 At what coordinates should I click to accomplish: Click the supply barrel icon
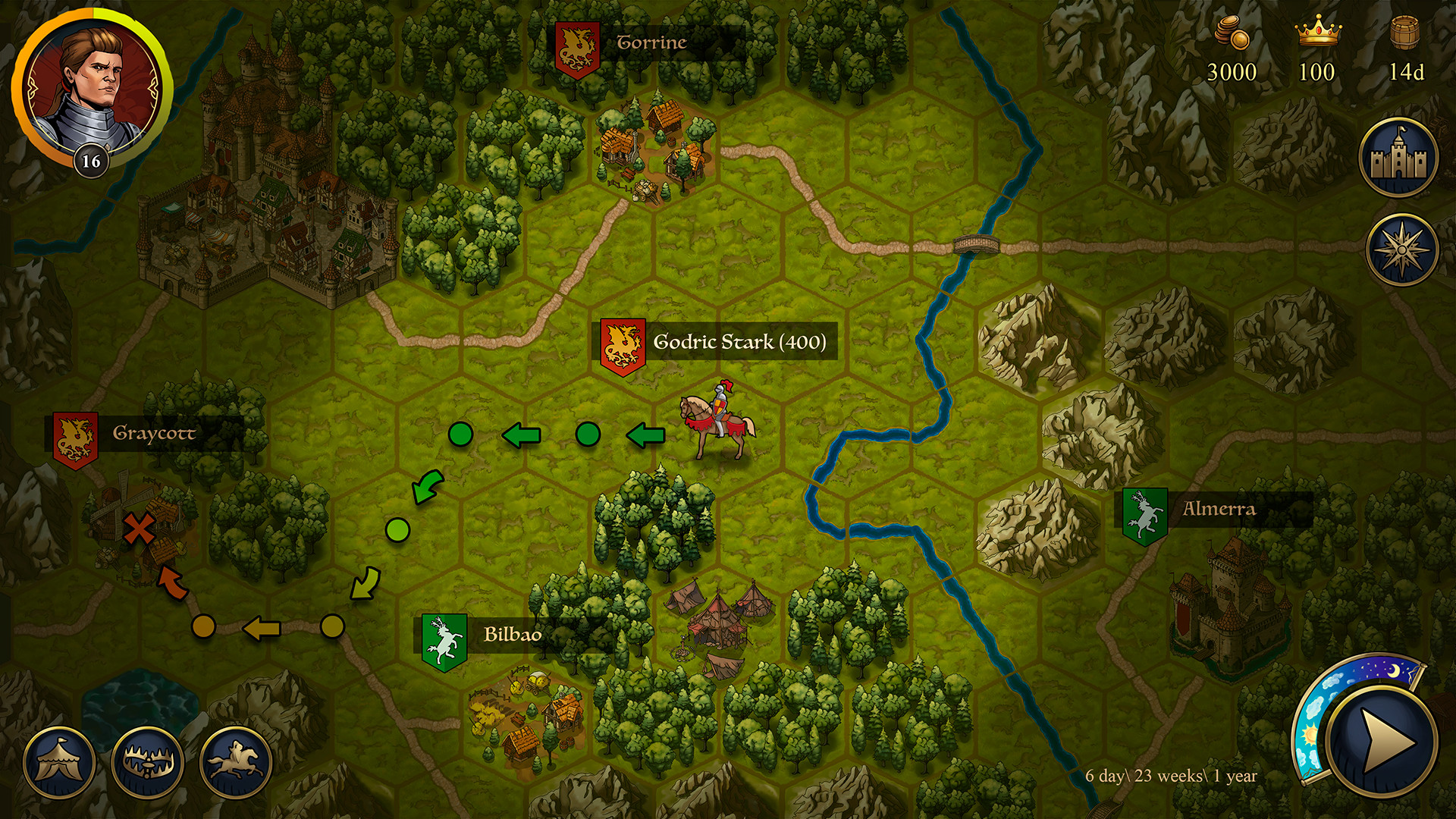pyautogui.click(x=1405, y=34)
